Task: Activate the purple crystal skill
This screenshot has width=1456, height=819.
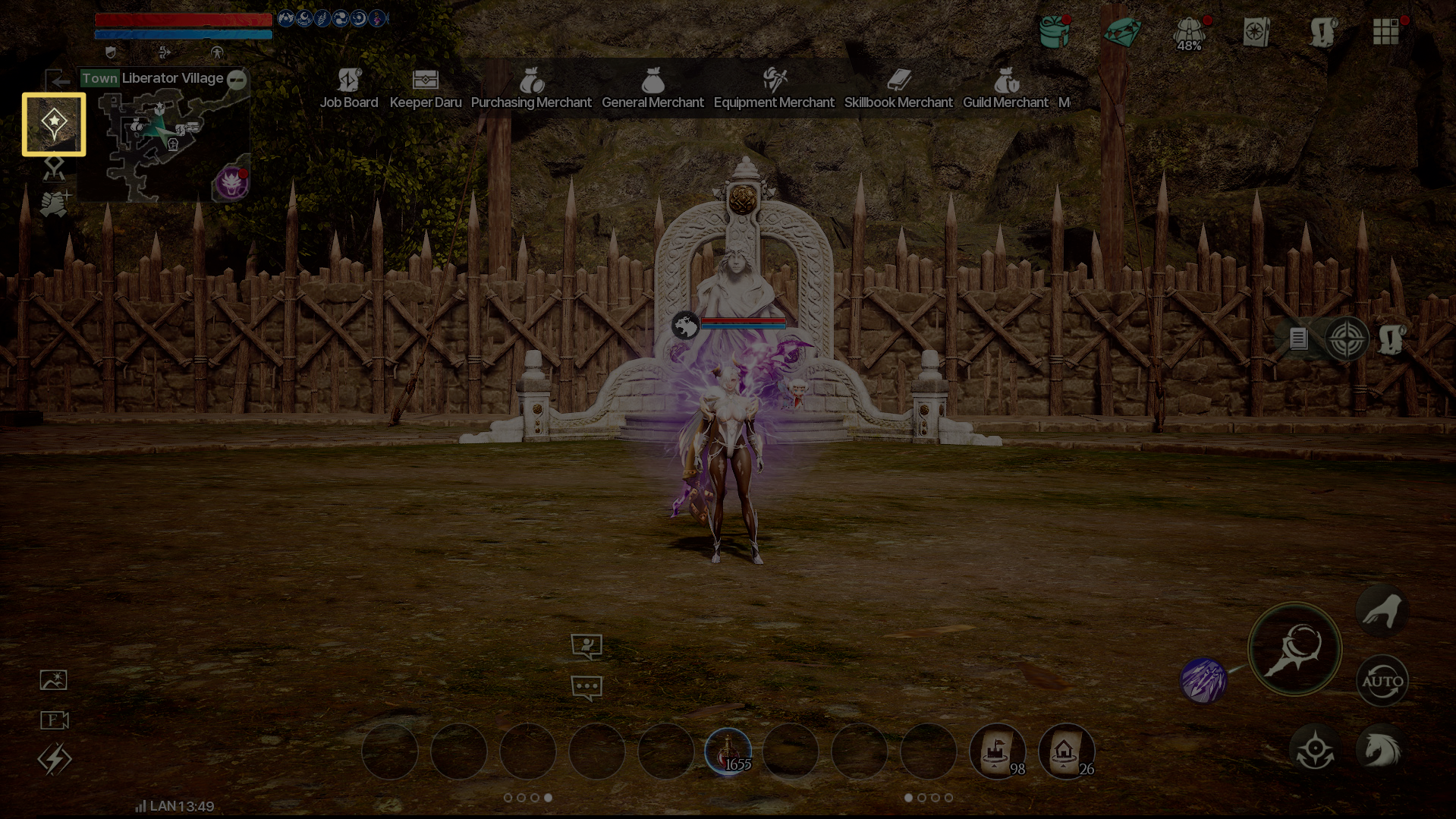Action: (1203, 680)
